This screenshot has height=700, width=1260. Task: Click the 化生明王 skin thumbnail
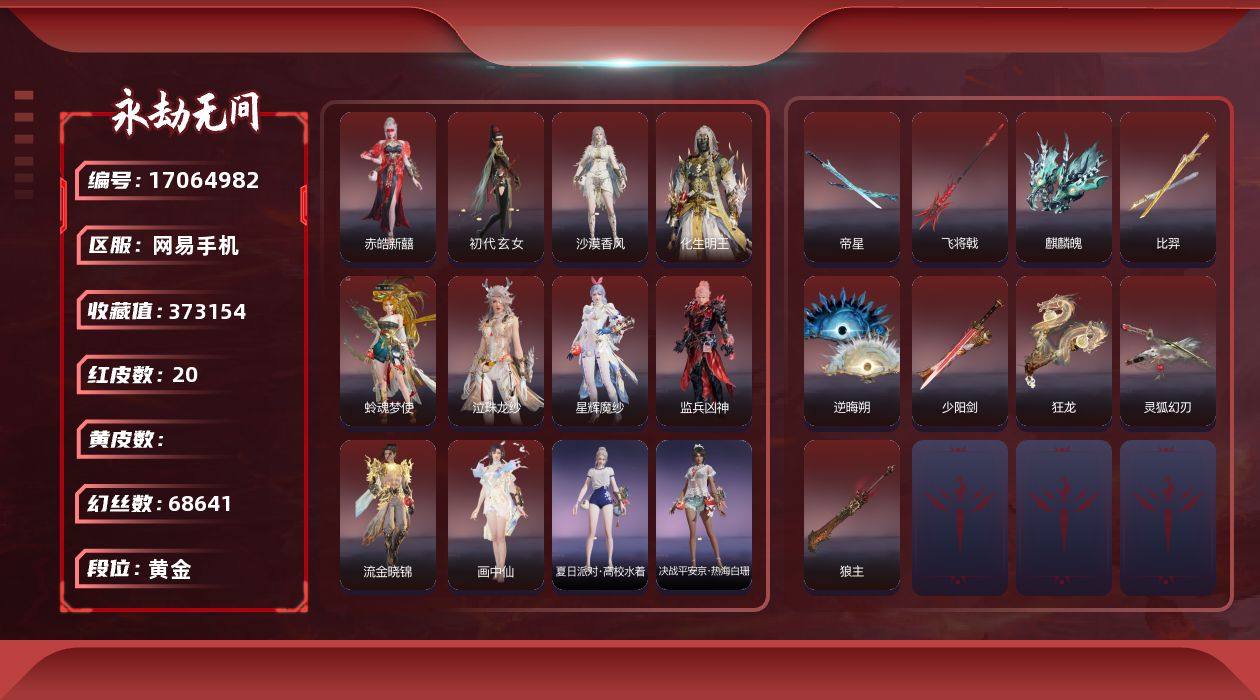tap(704, 187)
